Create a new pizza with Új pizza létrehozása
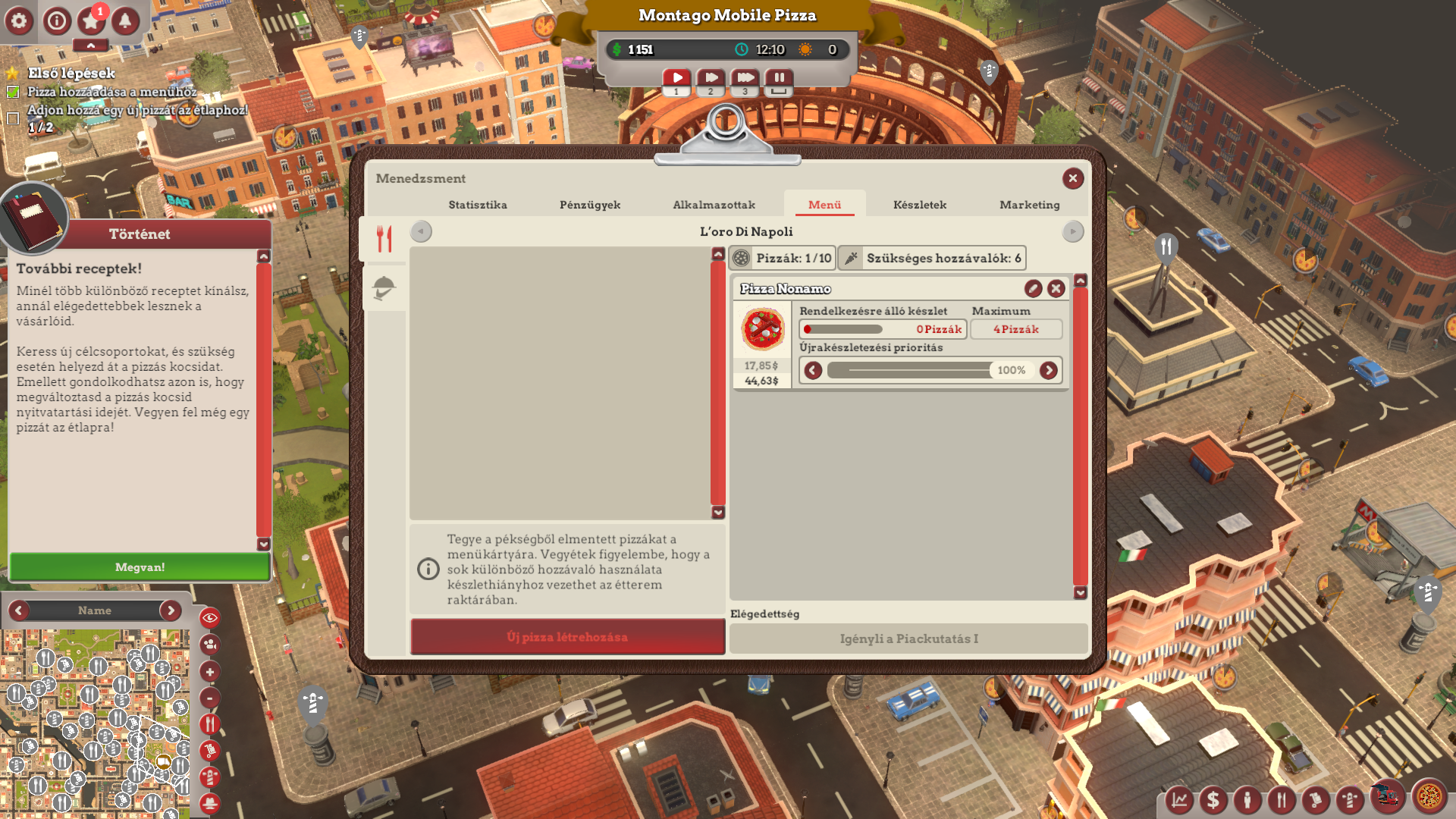This screenshot has height=819, width=1456. (x=567, y=637)
